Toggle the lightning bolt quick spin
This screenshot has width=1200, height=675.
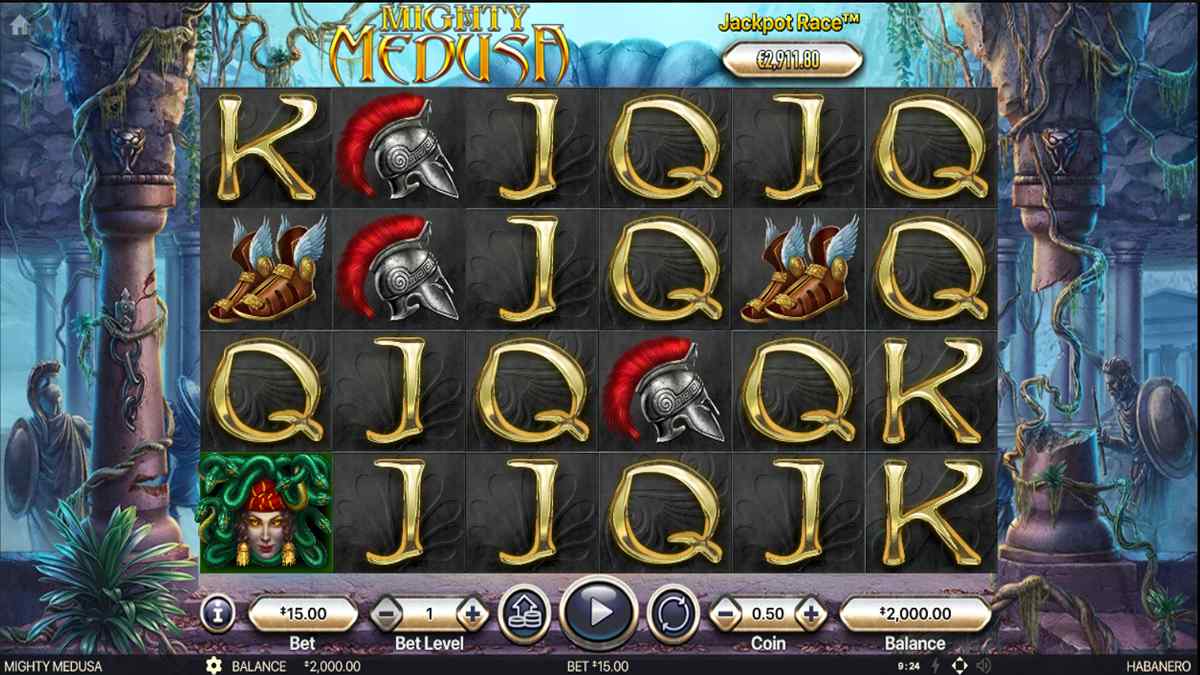point(937,666)
